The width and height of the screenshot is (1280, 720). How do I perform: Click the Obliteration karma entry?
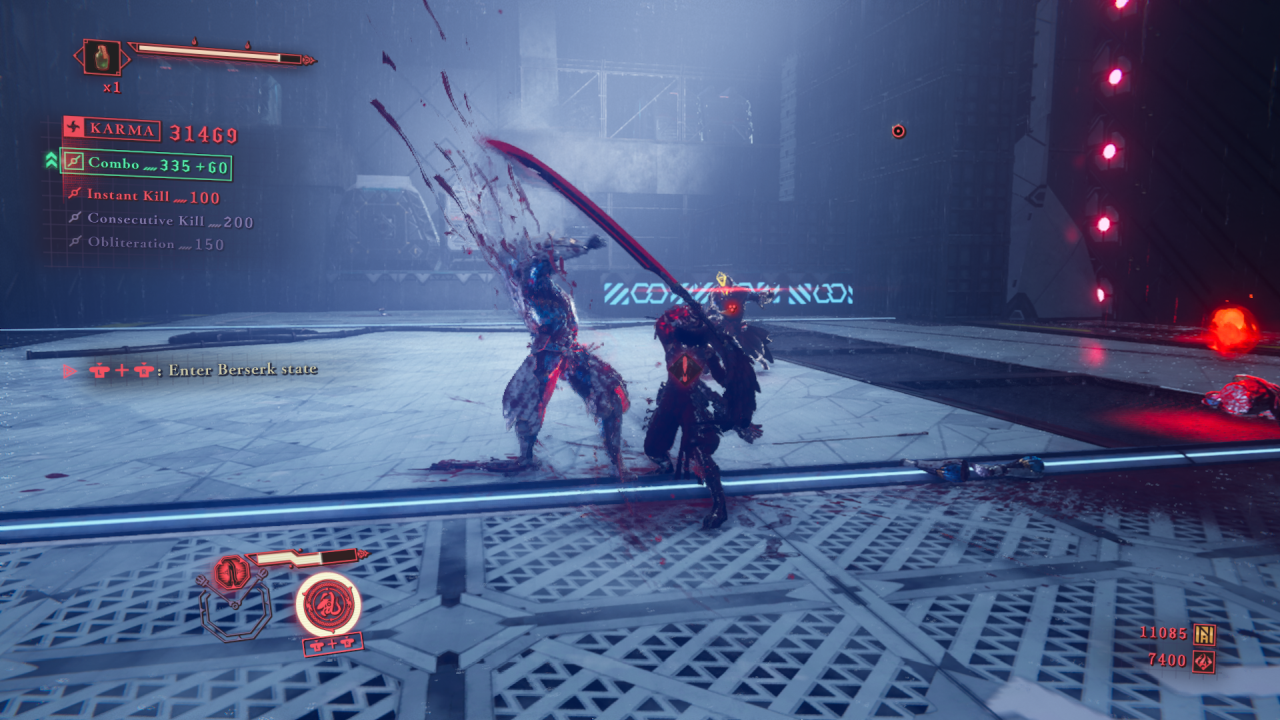pyautogui.click(x=146, y=243)
